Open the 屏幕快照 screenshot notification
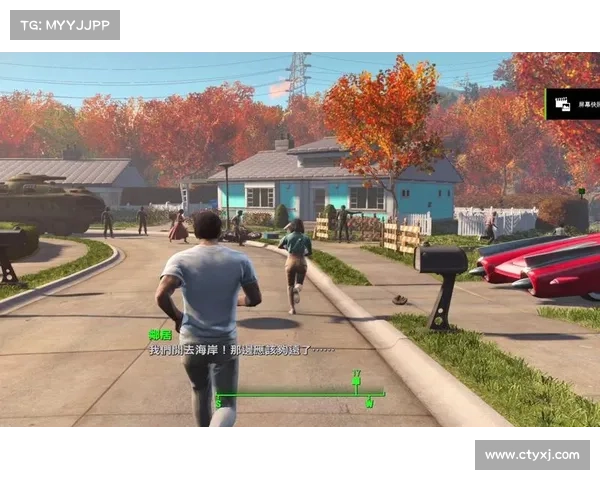The image size is (600, 480). click(x=574, y=104)
